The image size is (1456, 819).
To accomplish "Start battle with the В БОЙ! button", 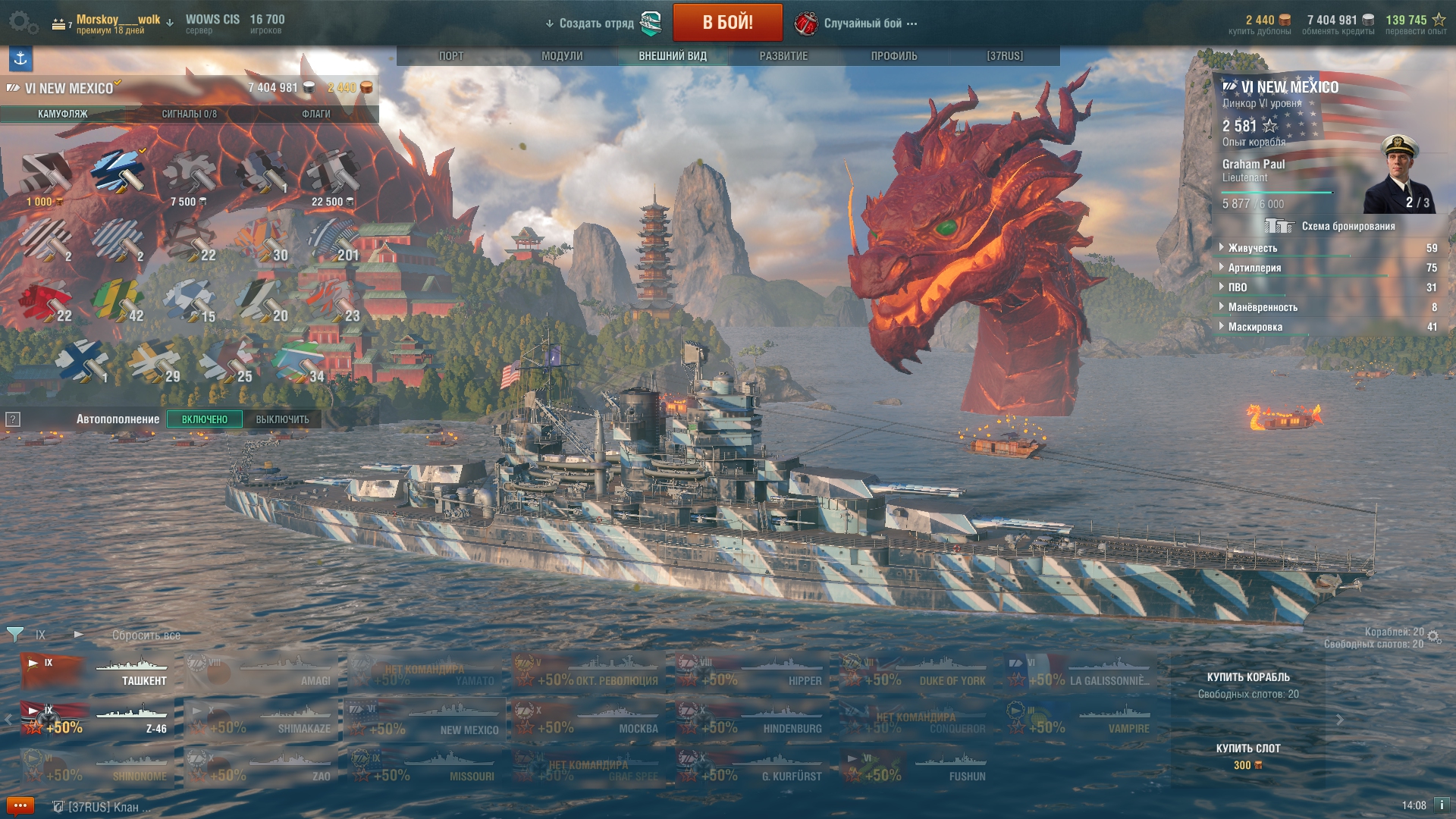I will (727, 22).
